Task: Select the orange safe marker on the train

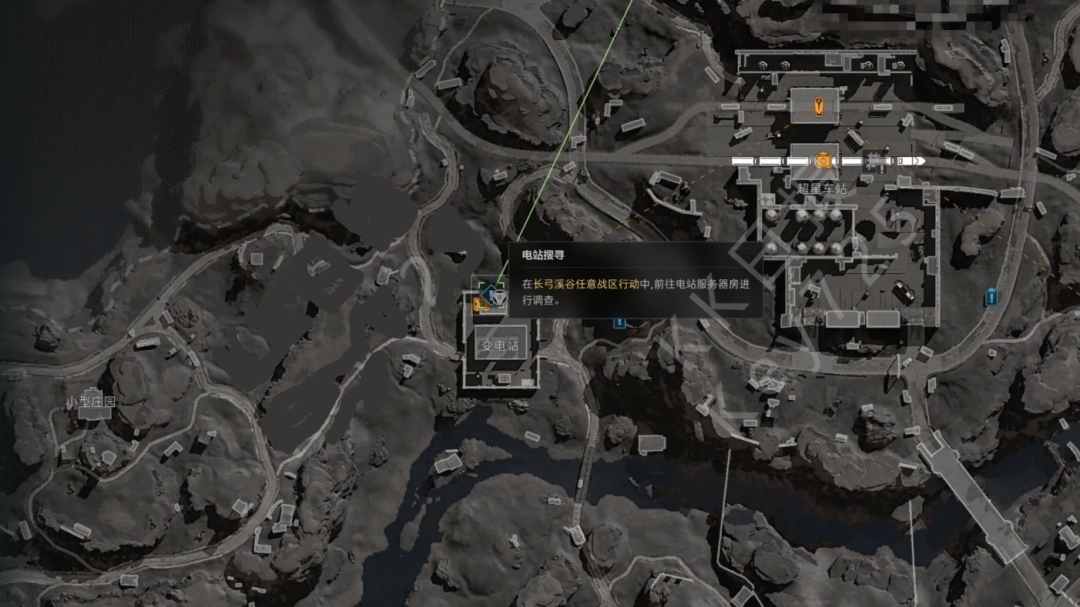Action: [x=822, y=160]
